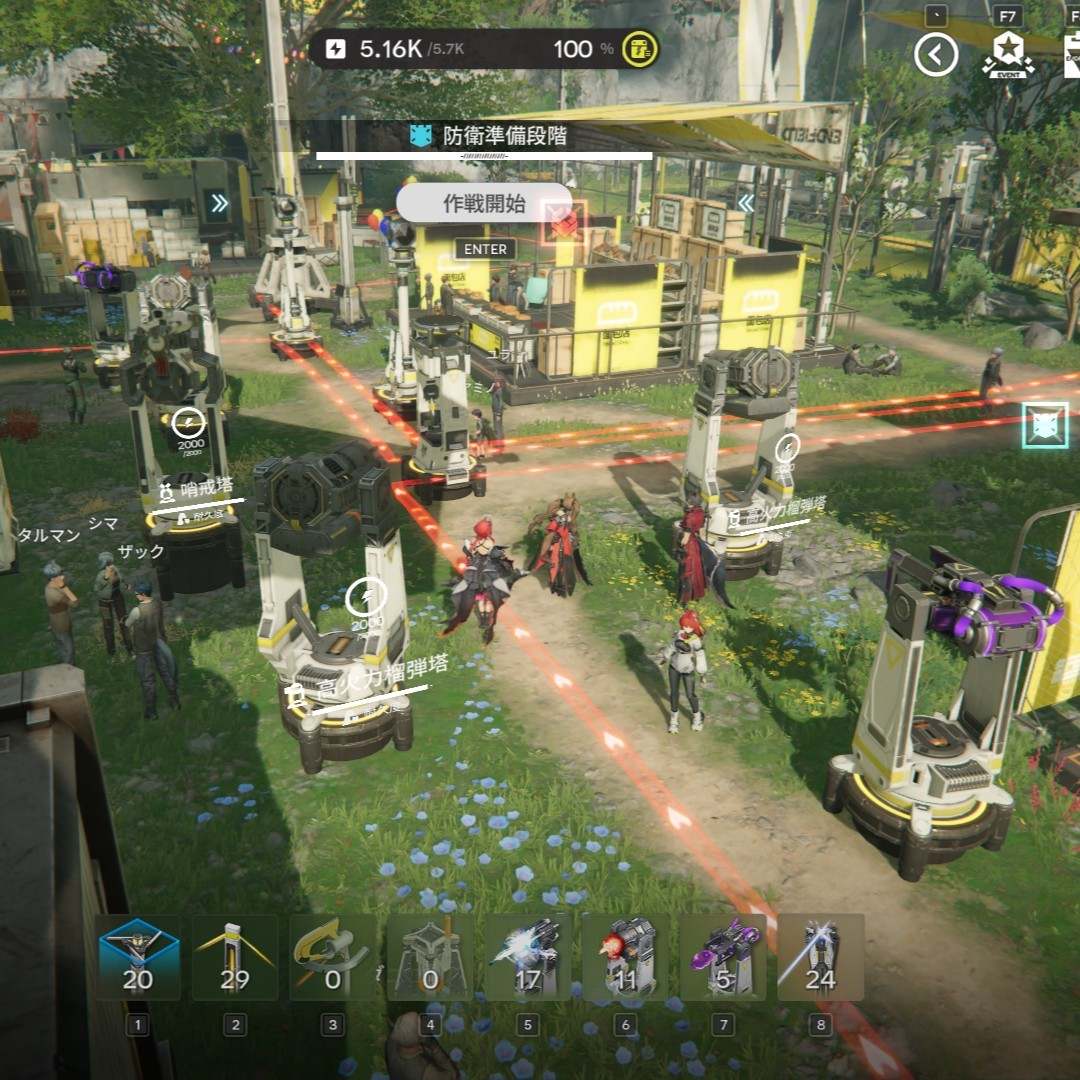This screenshot has width=1080, height=1080.
Task: Choose the yellow pylon slot with 29
Action: (235, 958)
